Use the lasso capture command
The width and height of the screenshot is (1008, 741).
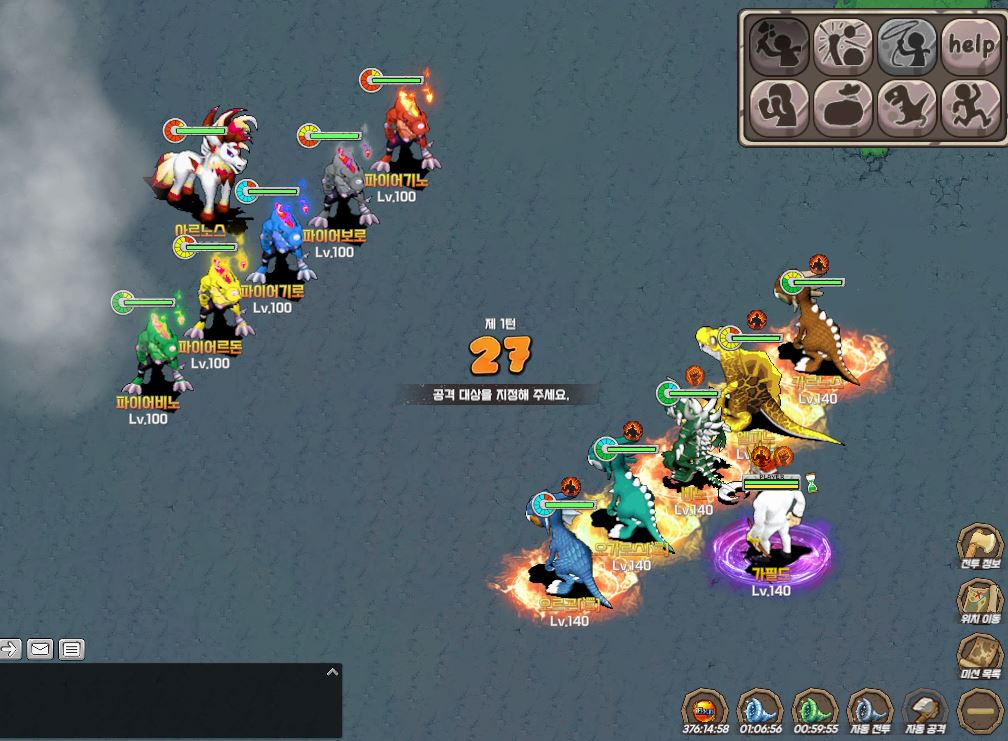[907, 44]
